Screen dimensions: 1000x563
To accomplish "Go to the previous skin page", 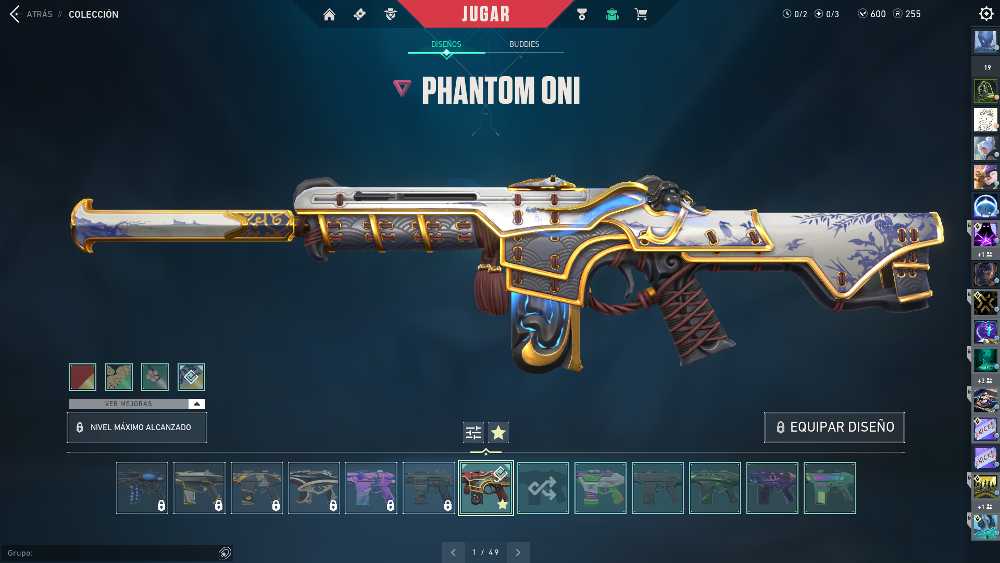I will coord(454,552).
